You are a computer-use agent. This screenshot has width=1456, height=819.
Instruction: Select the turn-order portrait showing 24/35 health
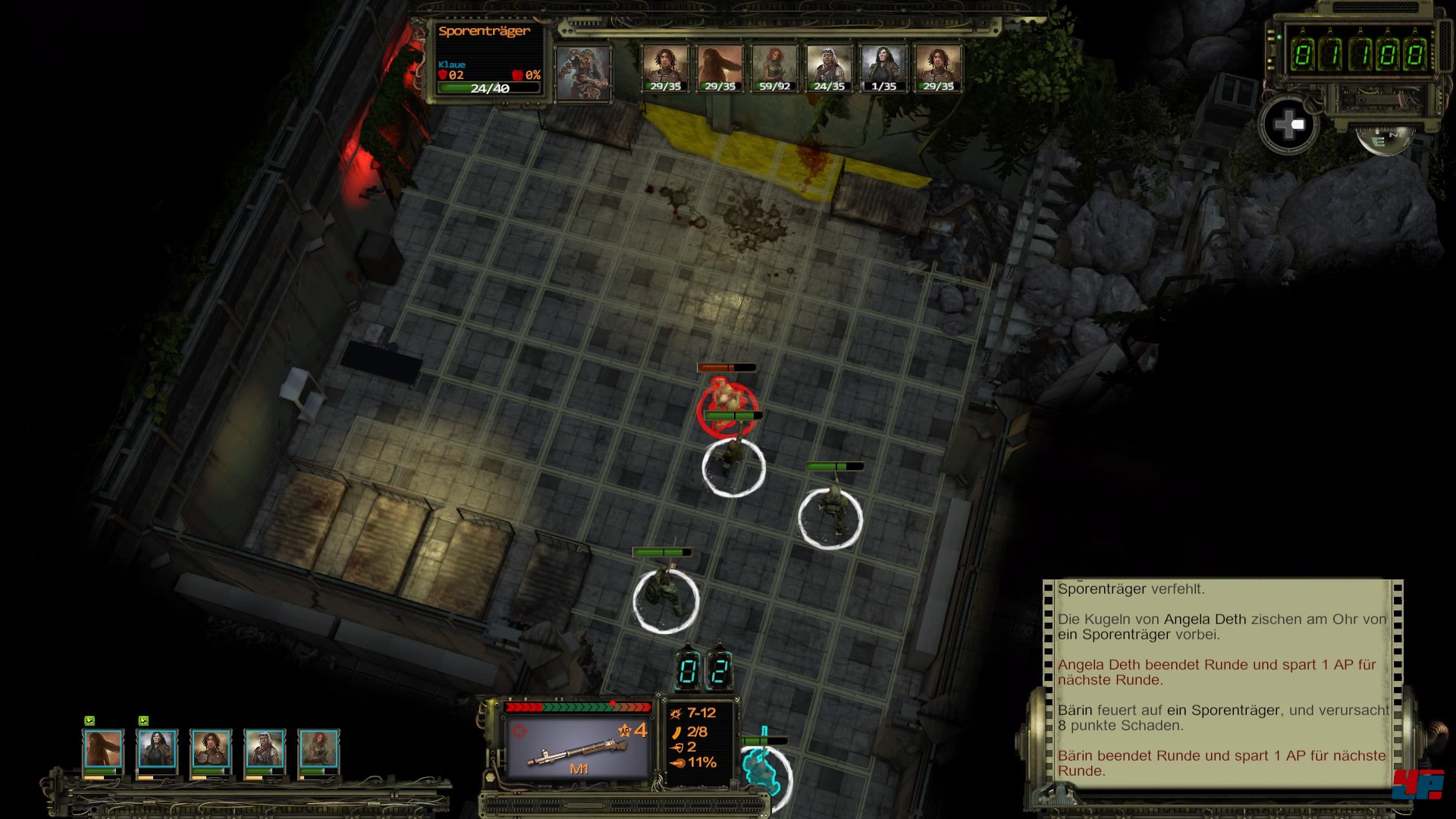[x=829, y=67]
